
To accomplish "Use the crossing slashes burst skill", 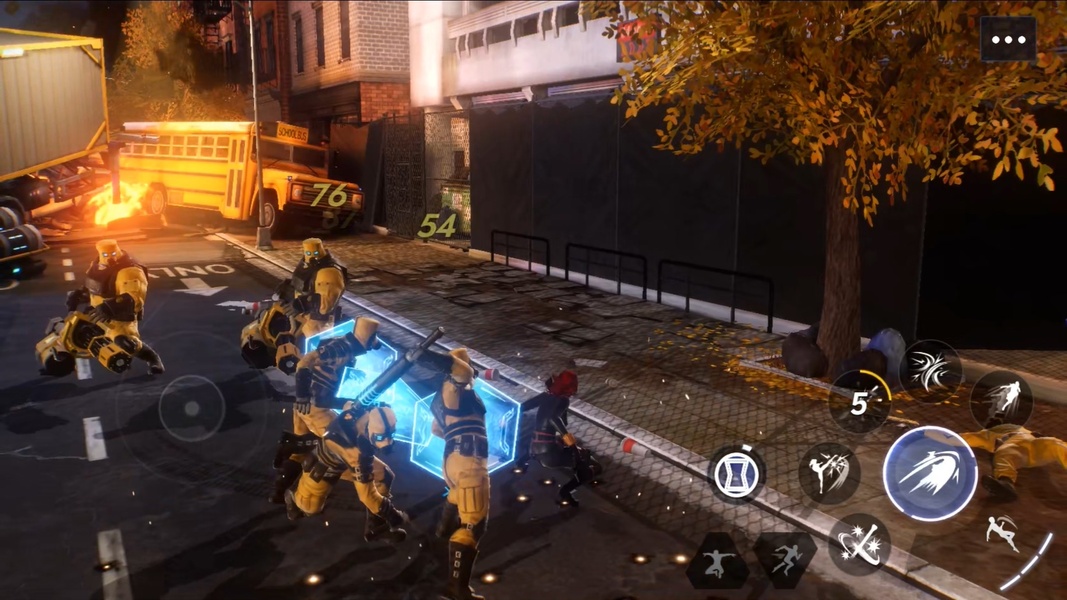I will [x=930, y=371].
